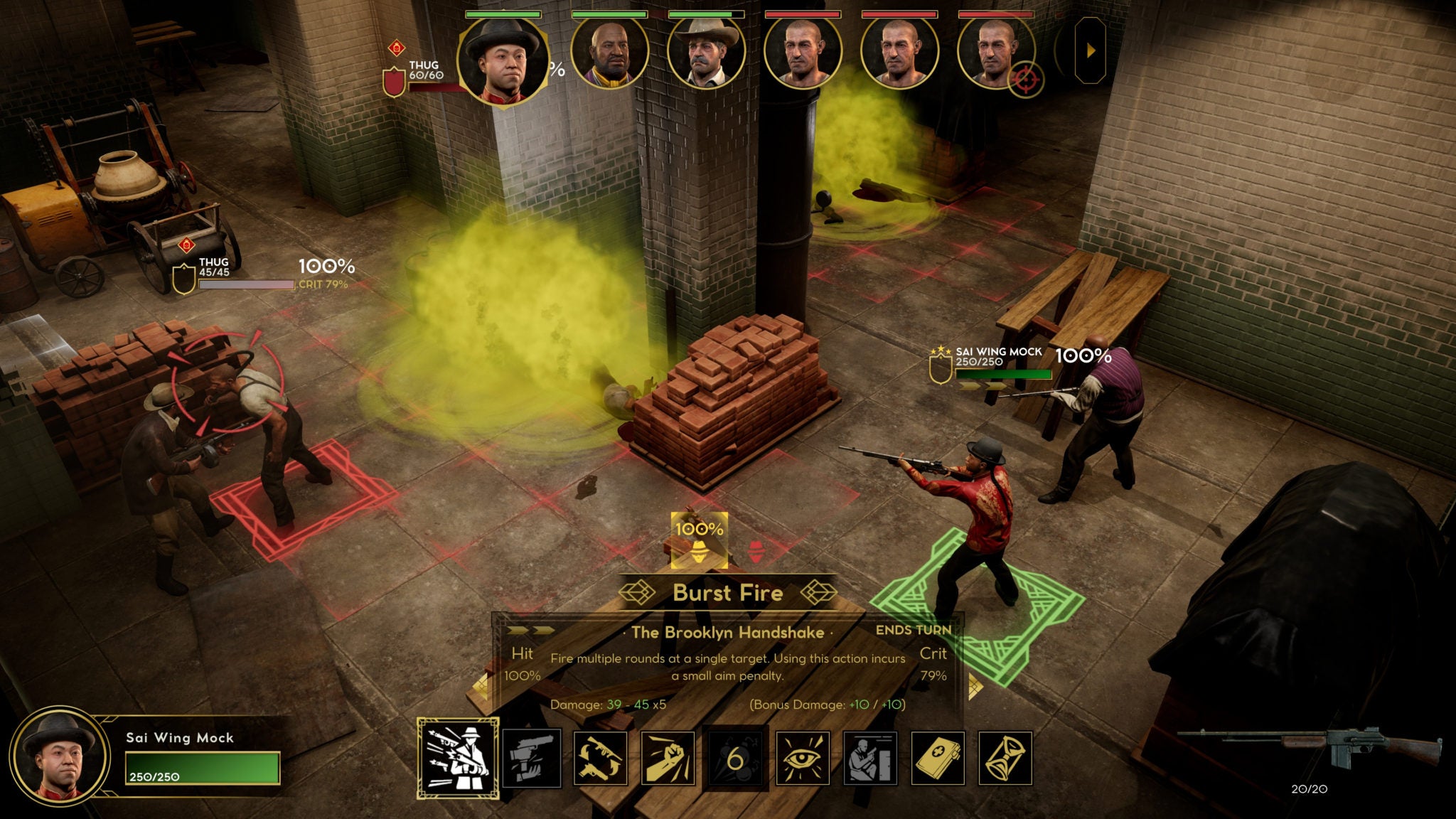Screen dimensions: 1456x819
Task: Advance the turn order with the arrow
Action: pyautogui.click(x=1091, y=51)
